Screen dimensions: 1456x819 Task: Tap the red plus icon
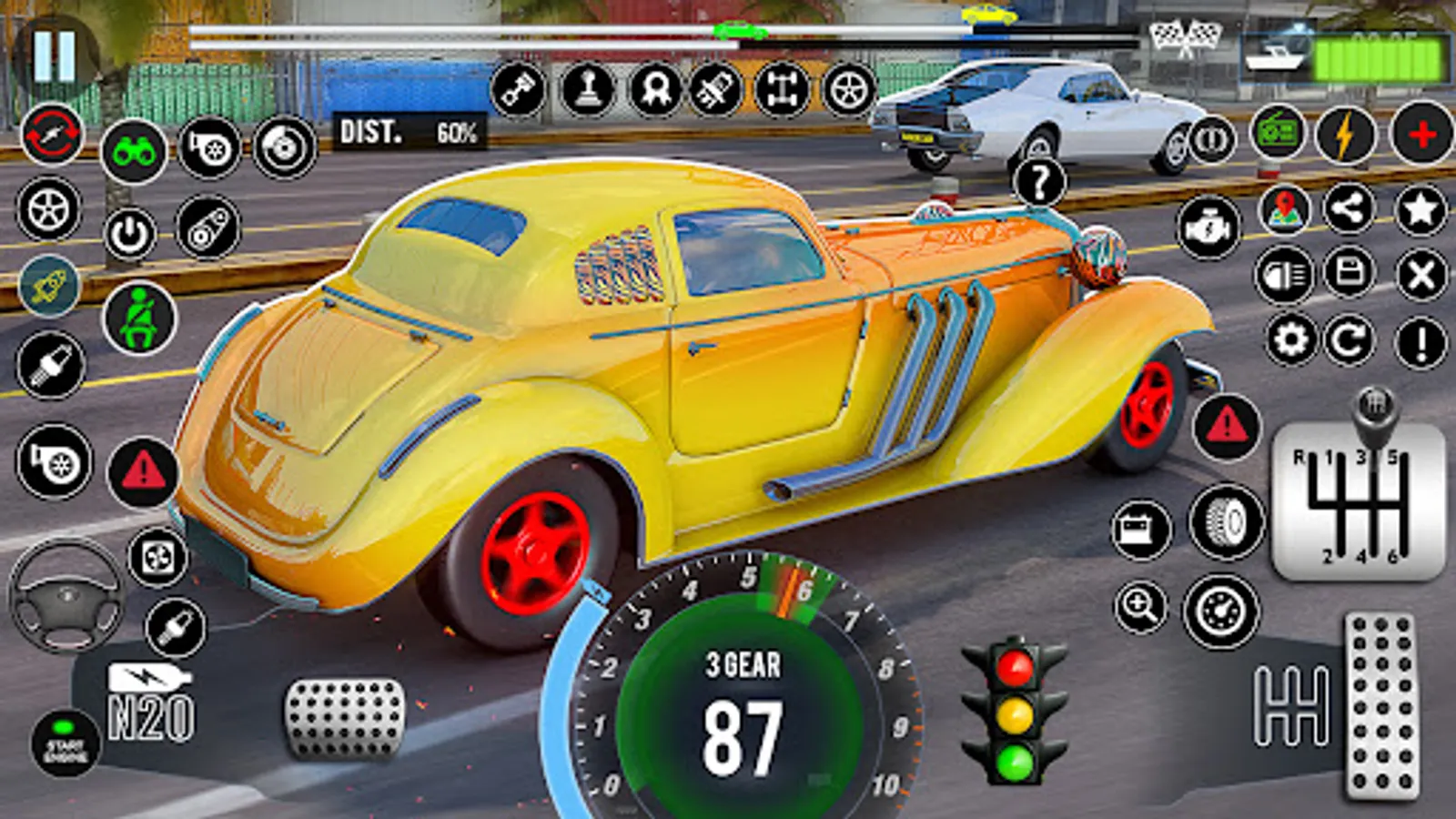pos(1421,135)
